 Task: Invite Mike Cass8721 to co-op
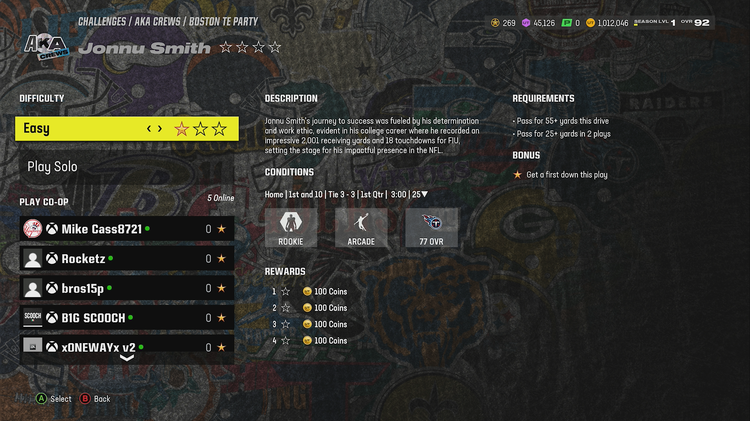pos(127,229)
